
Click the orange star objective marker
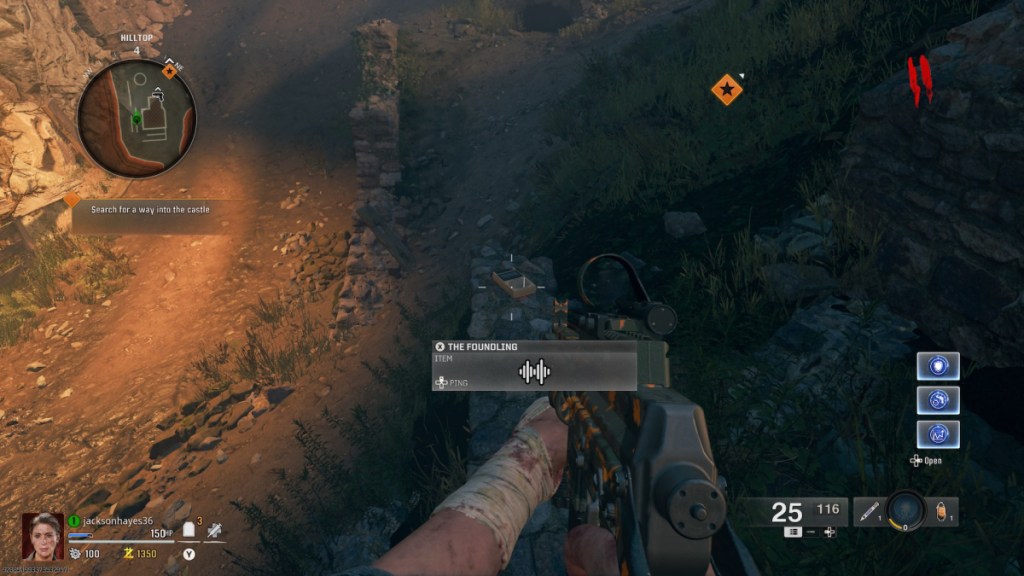pyautogui.click(x=727, y=90)
